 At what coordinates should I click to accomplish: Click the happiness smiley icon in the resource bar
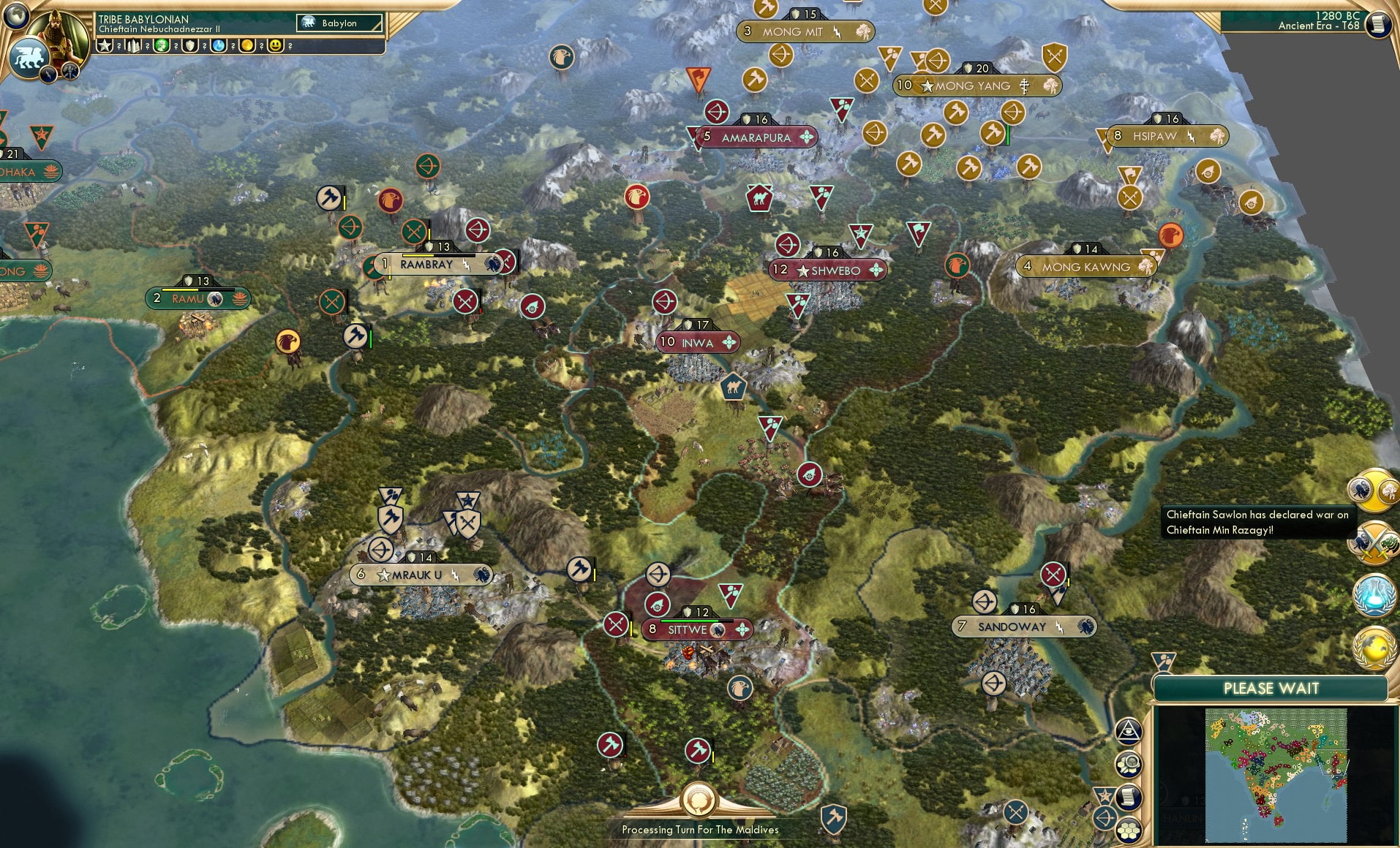pyautogui.click(x=275, y=45)
